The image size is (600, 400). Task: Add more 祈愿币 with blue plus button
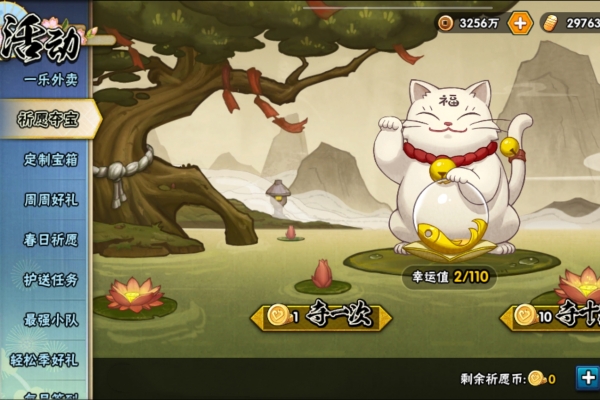(587, 377)
